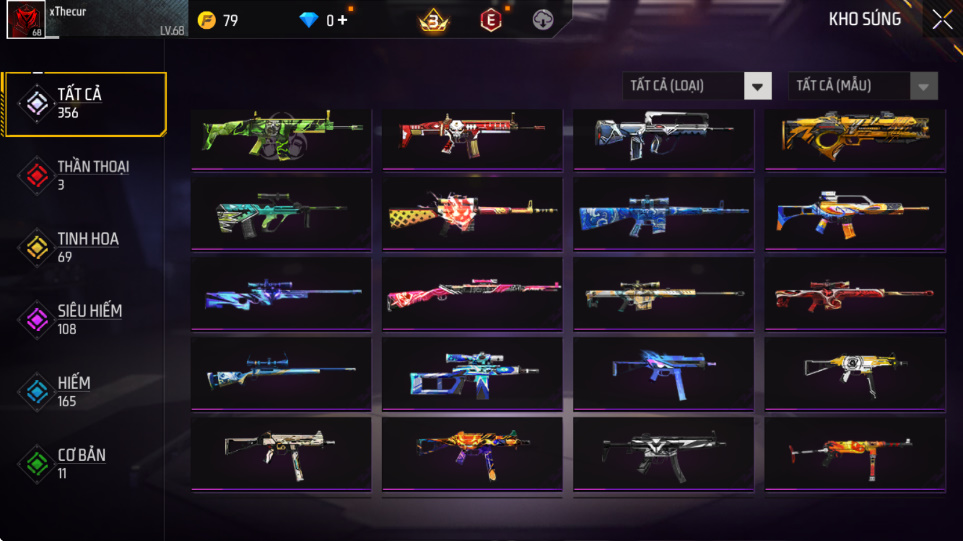This screenshot has height=541, width=963.
Task: Select the green camo rifle skin
Action: 281,137
